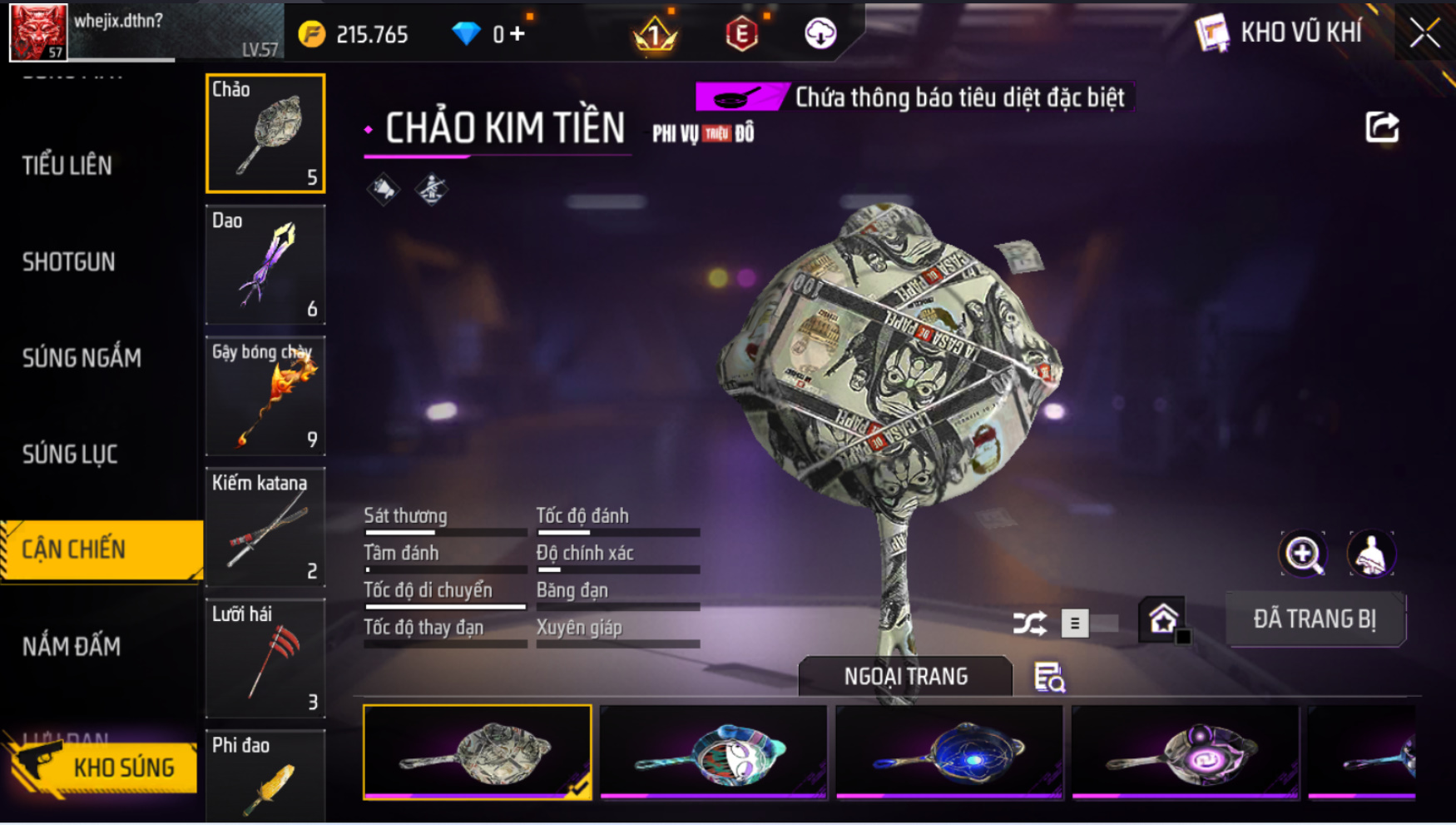Toggle the random skin shuffle icon
The height and width of the screenshot is (825, 1456).
tap(1029, 623)
